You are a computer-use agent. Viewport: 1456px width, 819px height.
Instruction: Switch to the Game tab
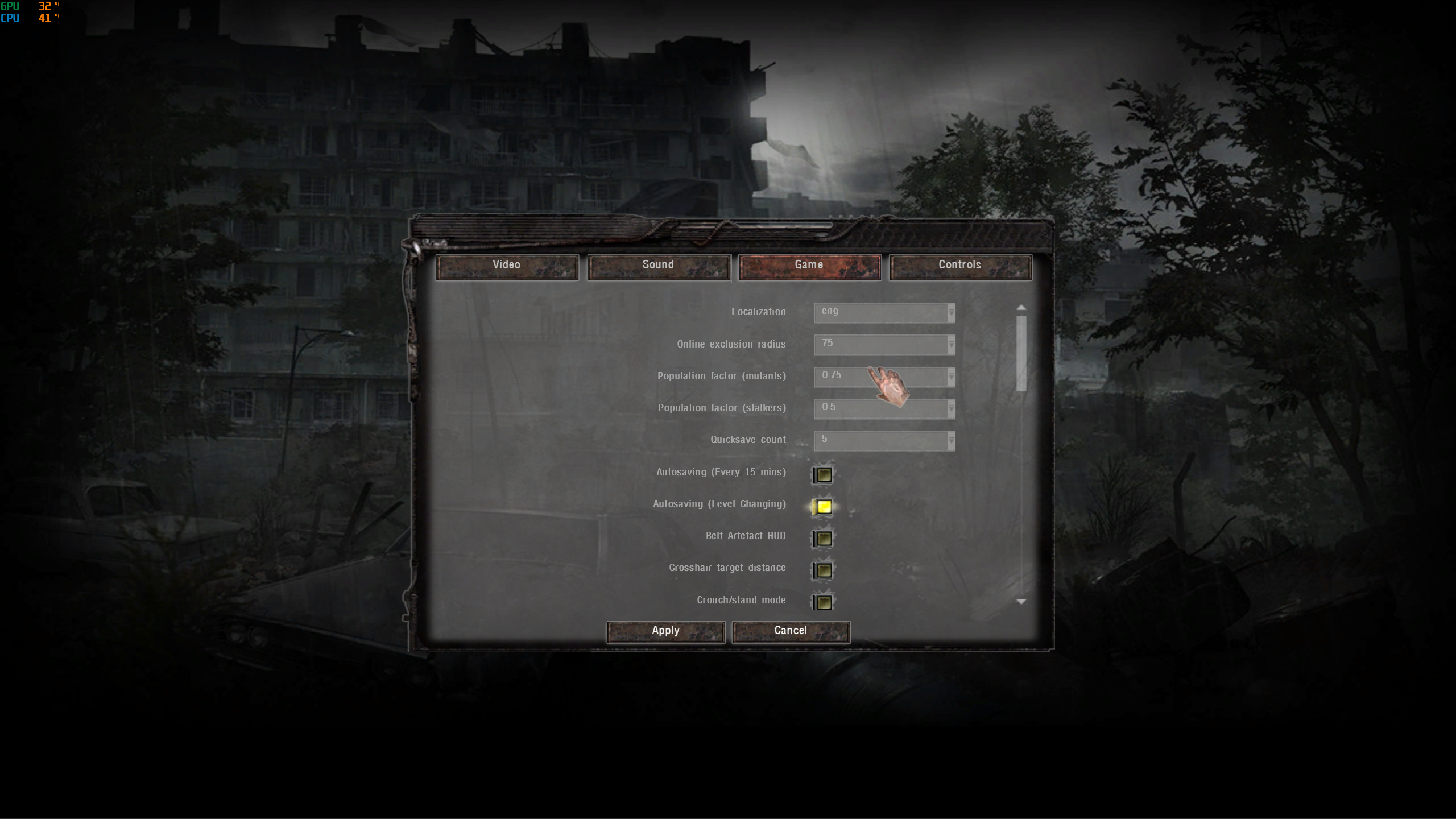[x=809, y=266]
